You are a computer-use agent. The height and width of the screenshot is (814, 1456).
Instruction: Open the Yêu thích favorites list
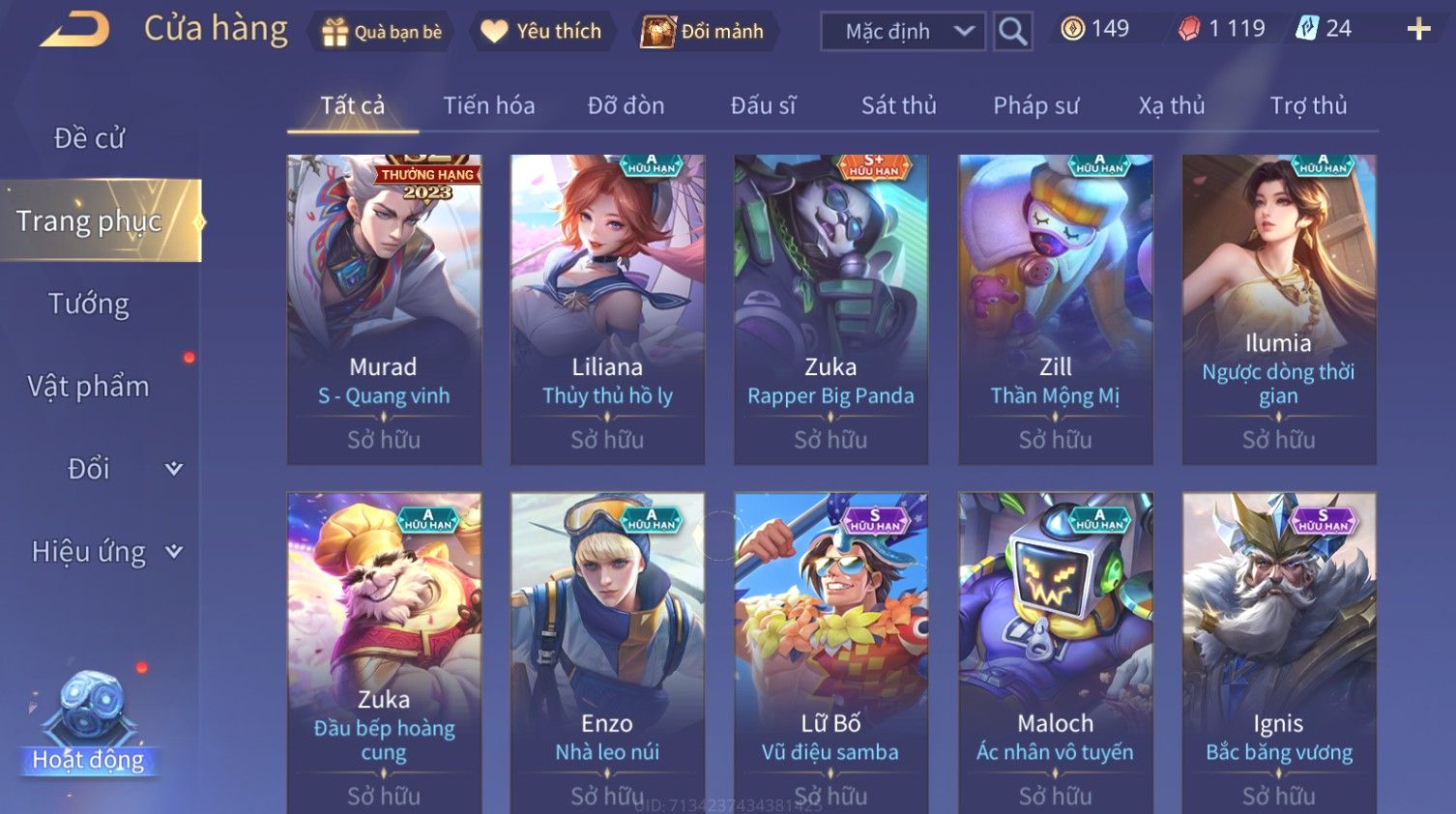click(x=541, y=32)
